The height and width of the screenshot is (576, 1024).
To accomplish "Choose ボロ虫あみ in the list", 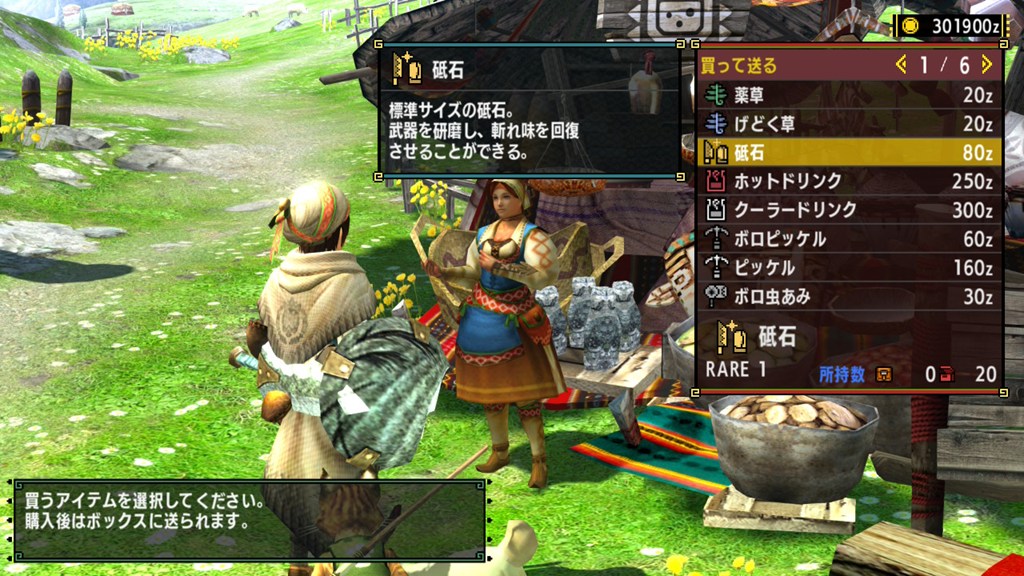I will [850, 297].
